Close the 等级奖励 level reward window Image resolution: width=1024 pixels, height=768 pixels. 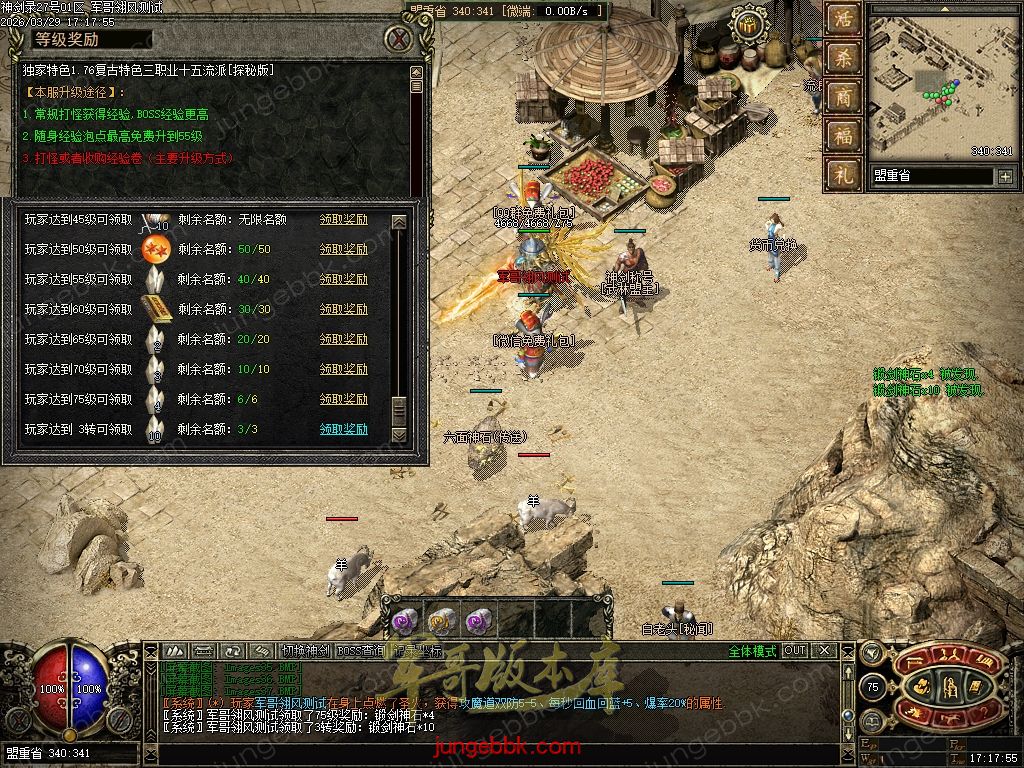point(400,40)
